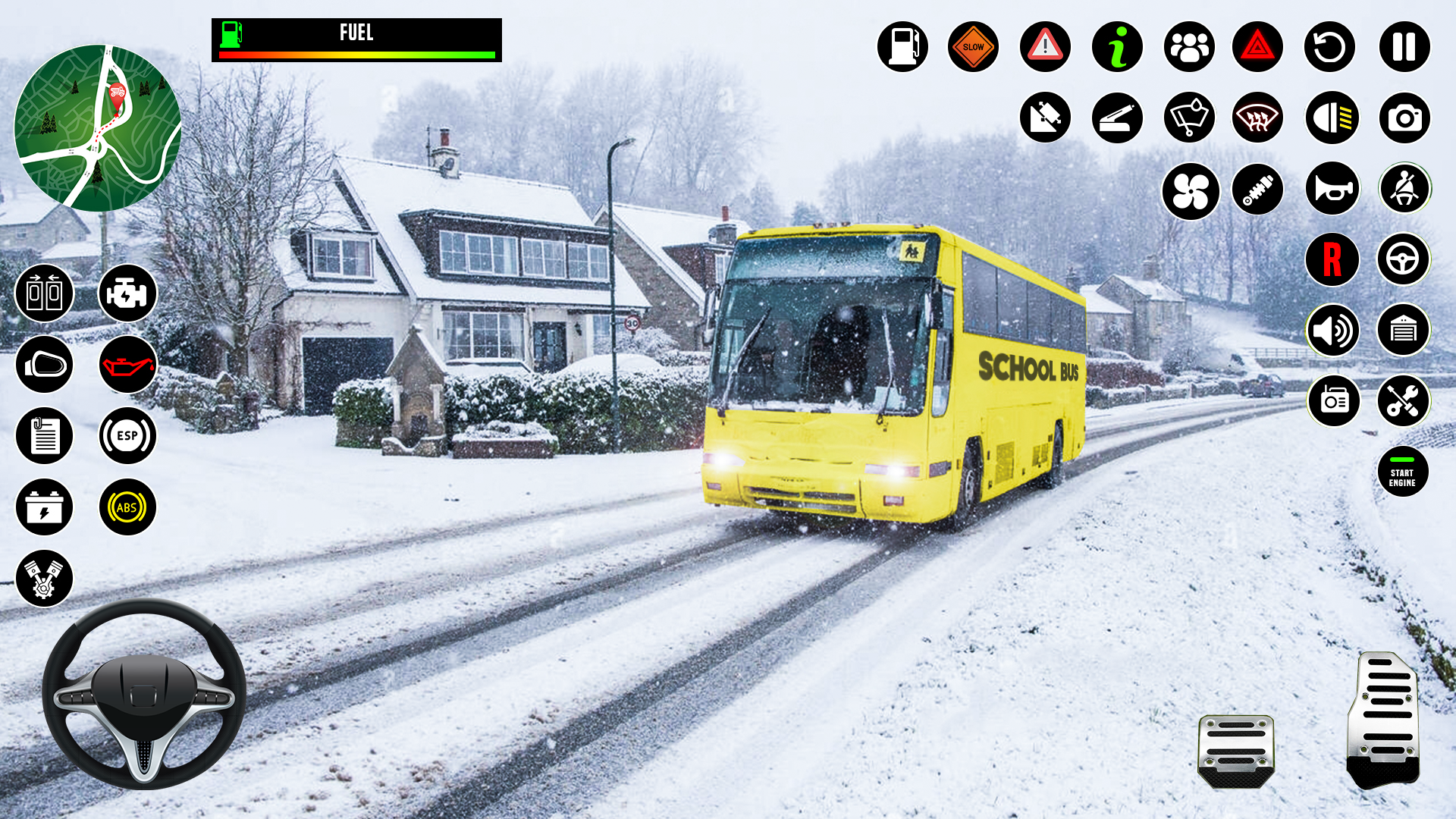Enable the windshield defroster
The image size is (1456, 819).
[x=1257, y=118]
